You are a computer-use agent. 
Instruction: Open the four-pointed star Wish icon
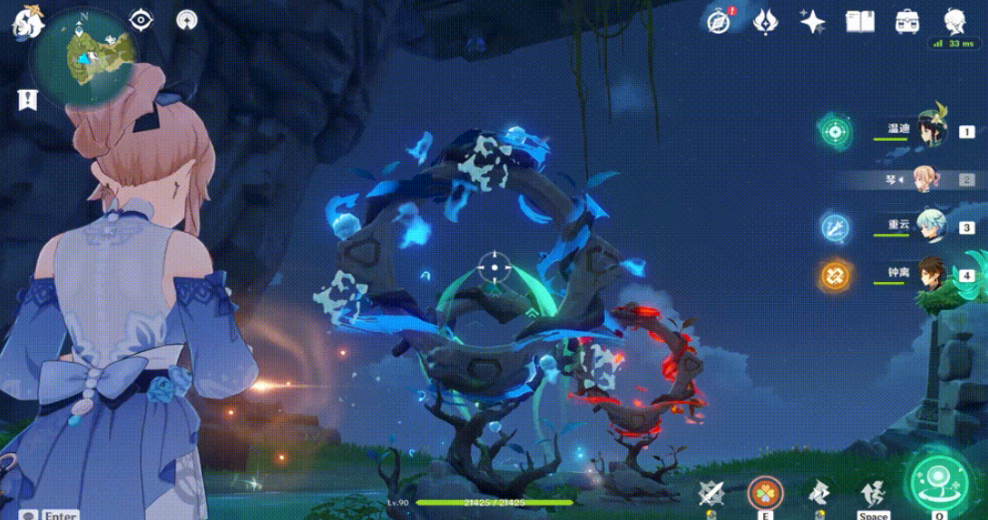[x=813, y=21]
